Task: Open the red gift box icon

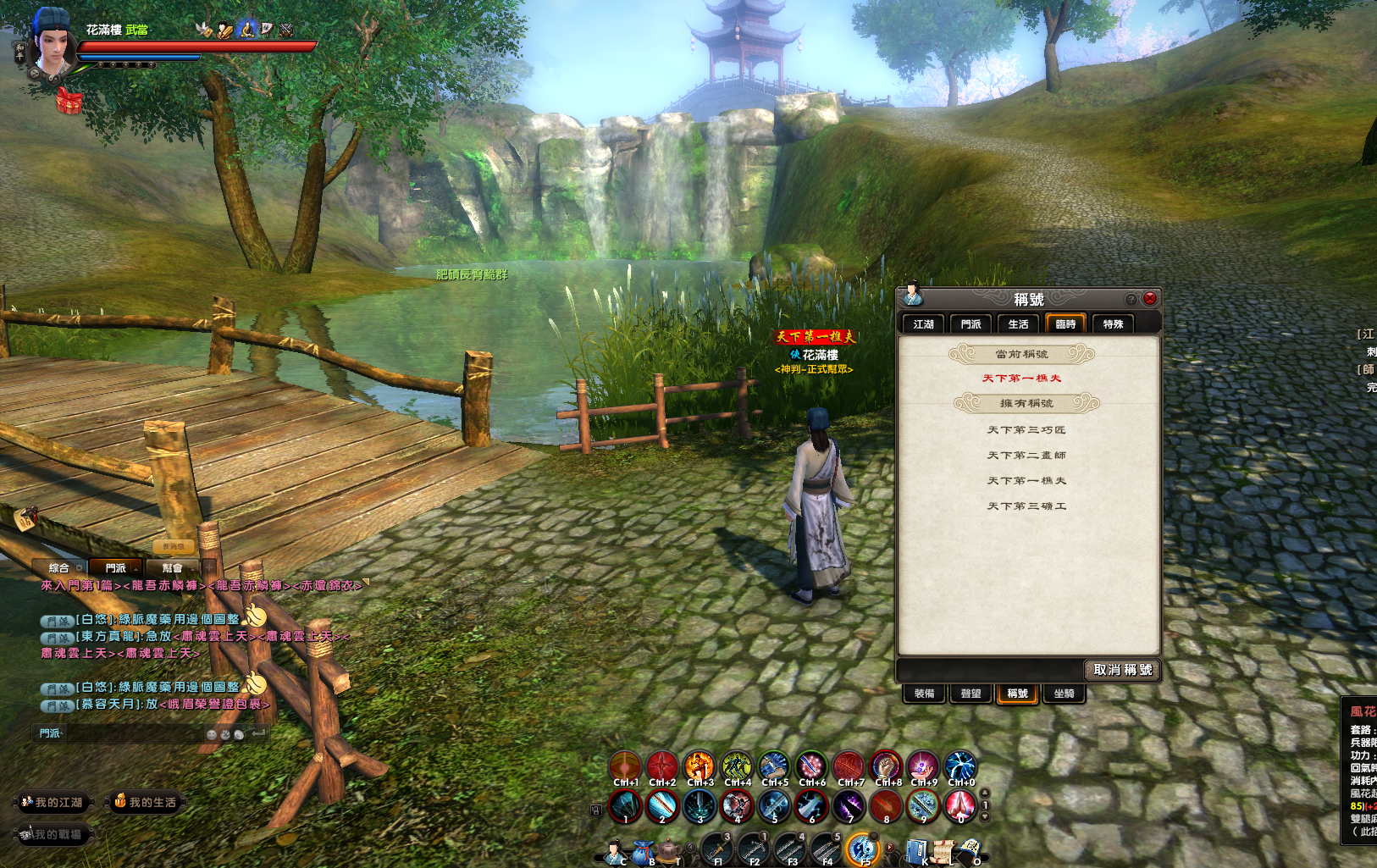Action: pyautogui.click(x=69, y=102)
